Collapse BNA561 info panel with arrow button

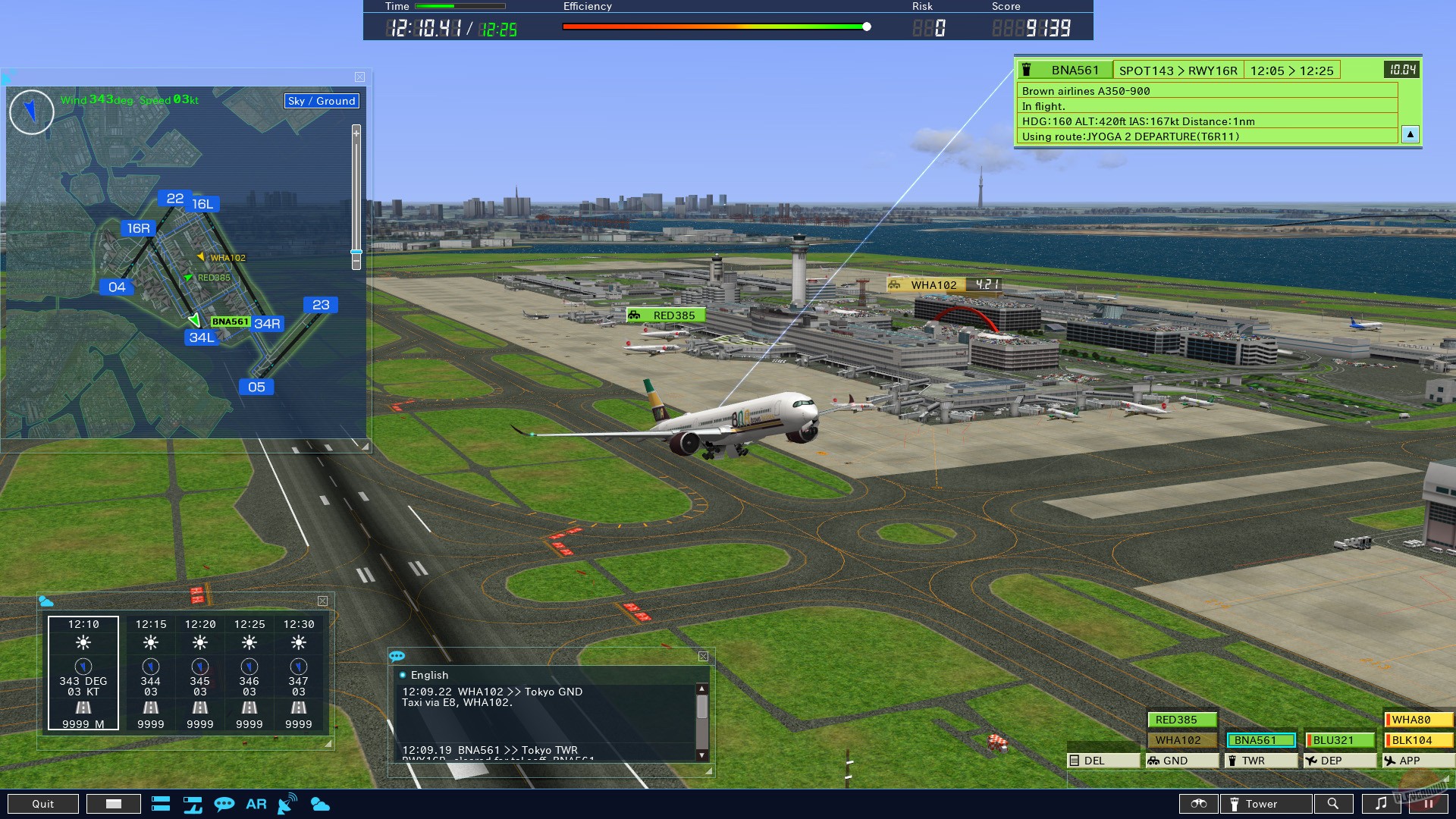coord(1410,135)
